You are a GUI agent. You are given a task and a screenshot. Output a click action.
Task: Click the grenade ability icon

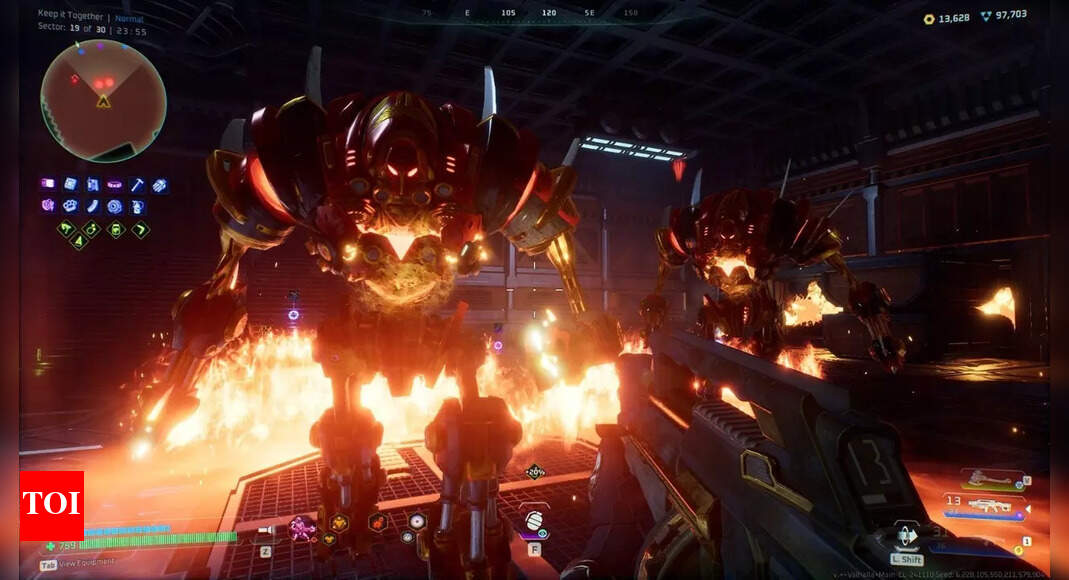pyautogui.click(x=535, y=520)
